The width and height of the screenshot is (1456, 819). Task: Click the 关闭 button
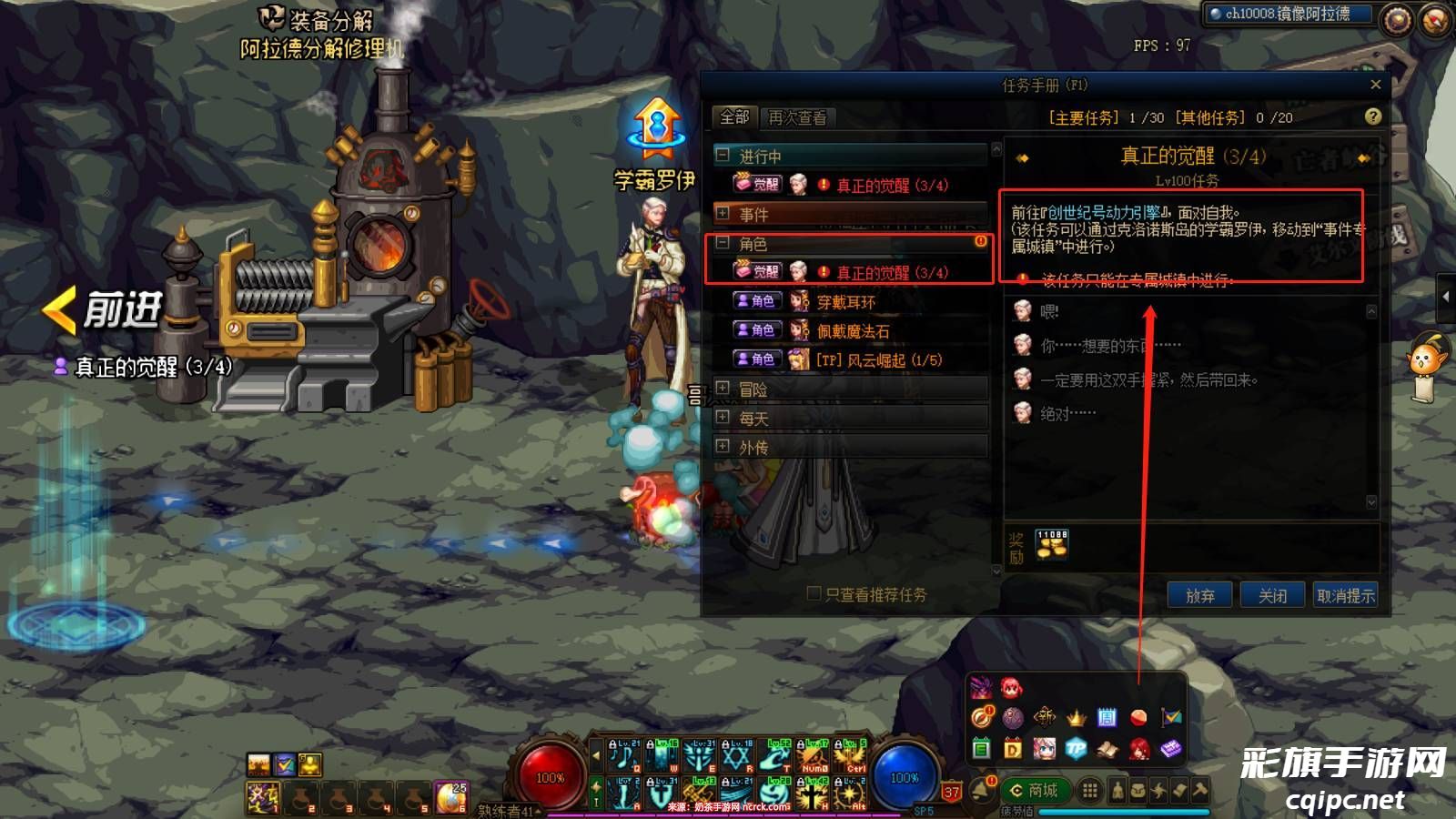point(1272,595)
